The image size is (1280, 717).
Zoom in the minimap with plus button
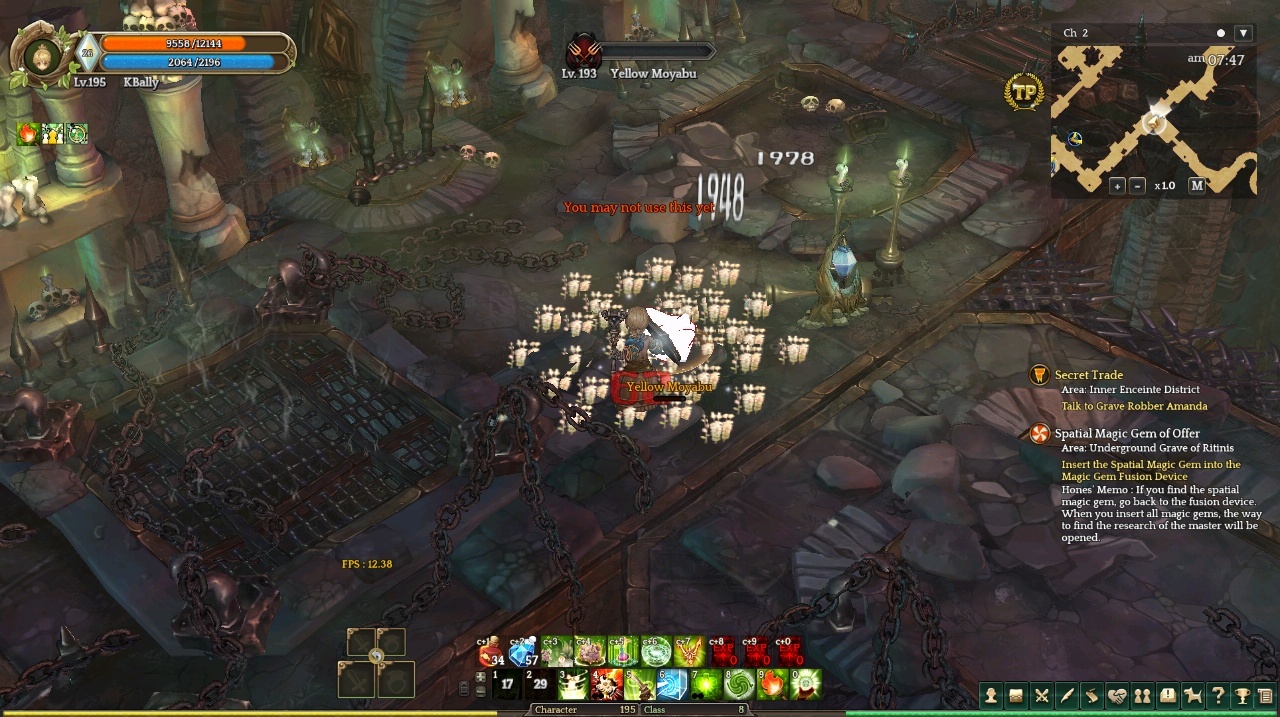coord(1117,186)
